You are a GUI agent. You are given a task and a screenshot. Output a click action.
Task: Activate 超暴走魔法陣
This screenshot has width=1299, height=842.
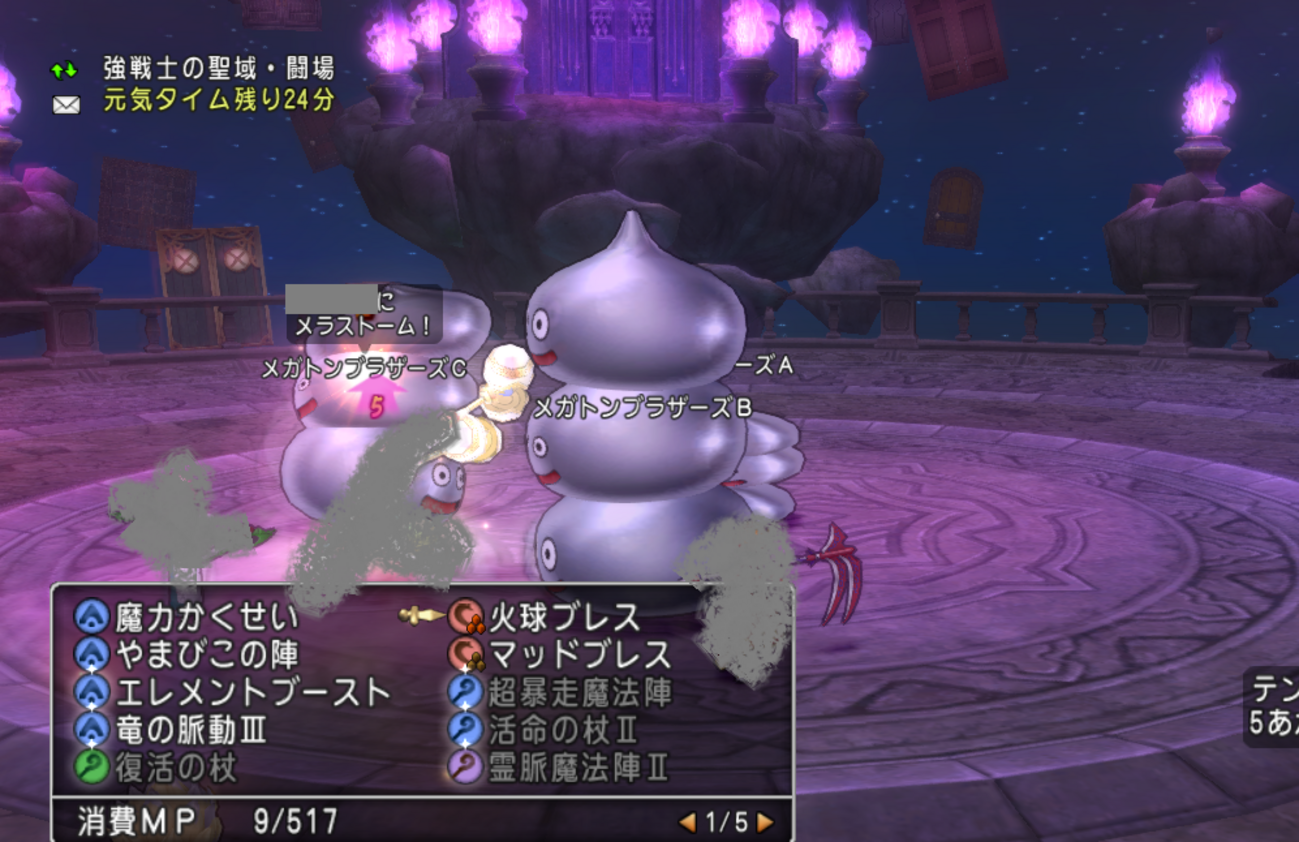579,692
